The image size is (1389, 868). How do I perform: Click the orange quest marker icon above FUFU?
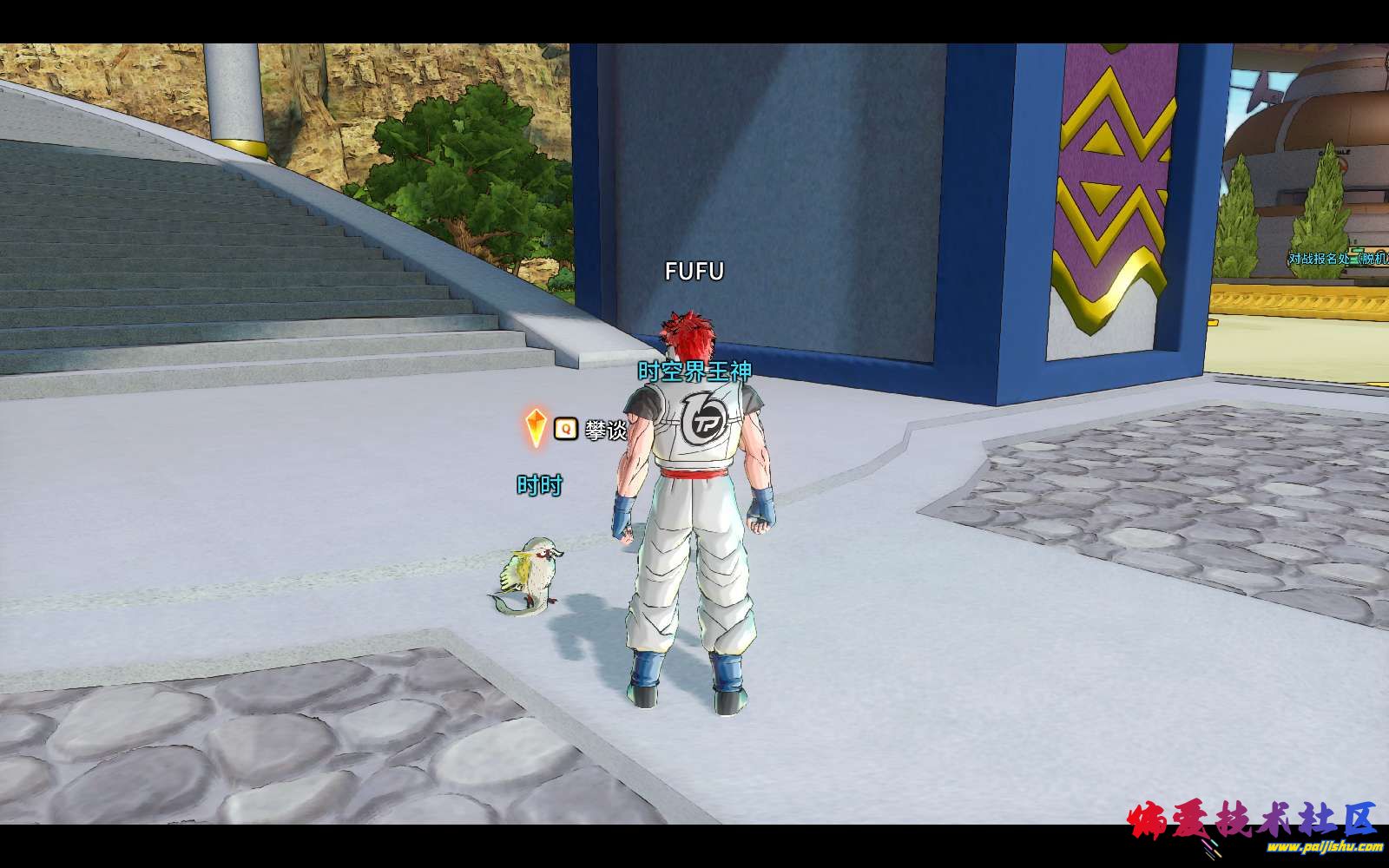[x=536, y=428]
